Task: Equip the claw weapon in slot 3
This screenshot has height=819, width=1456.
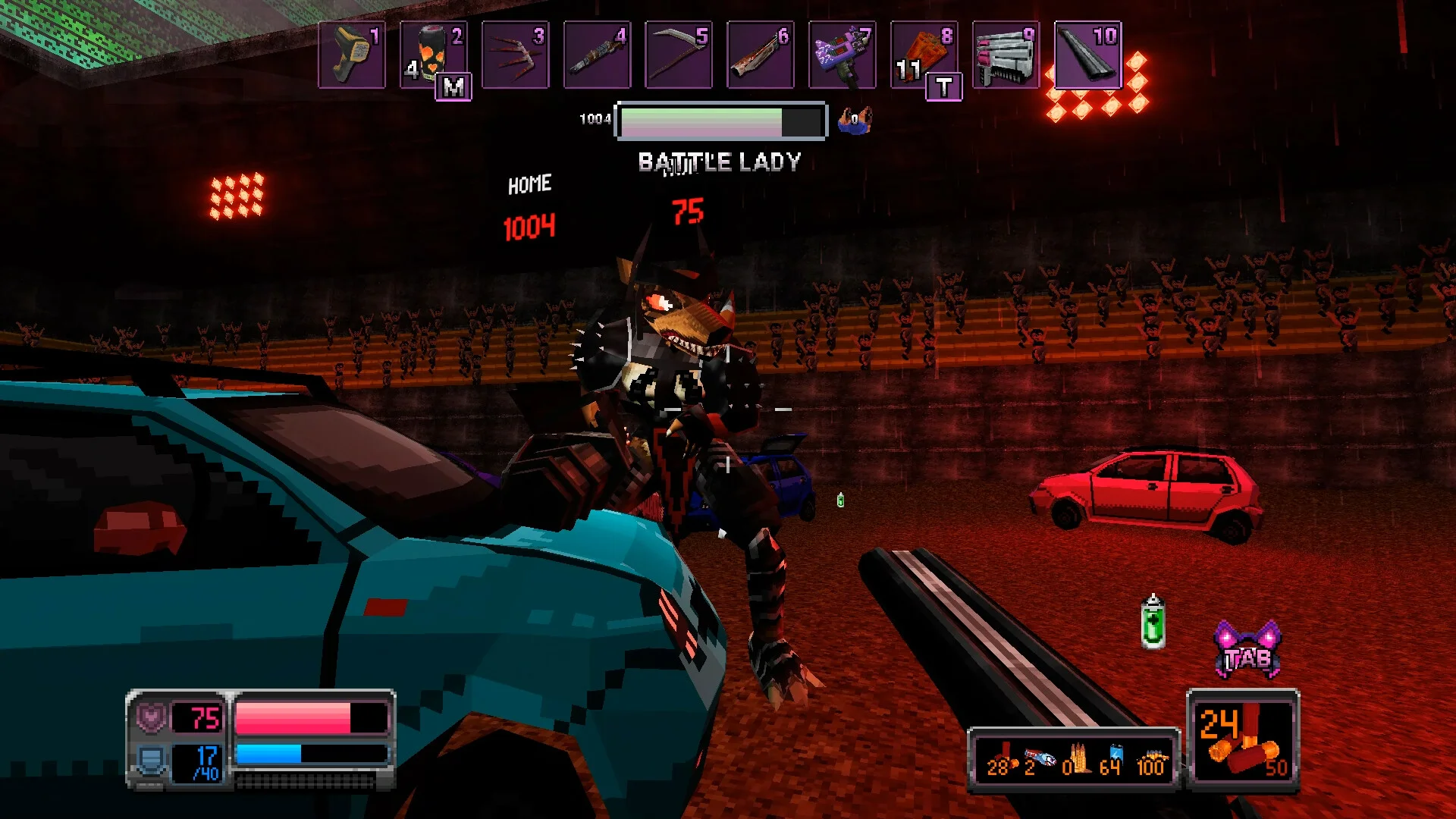Action: (x=515, y=55)
